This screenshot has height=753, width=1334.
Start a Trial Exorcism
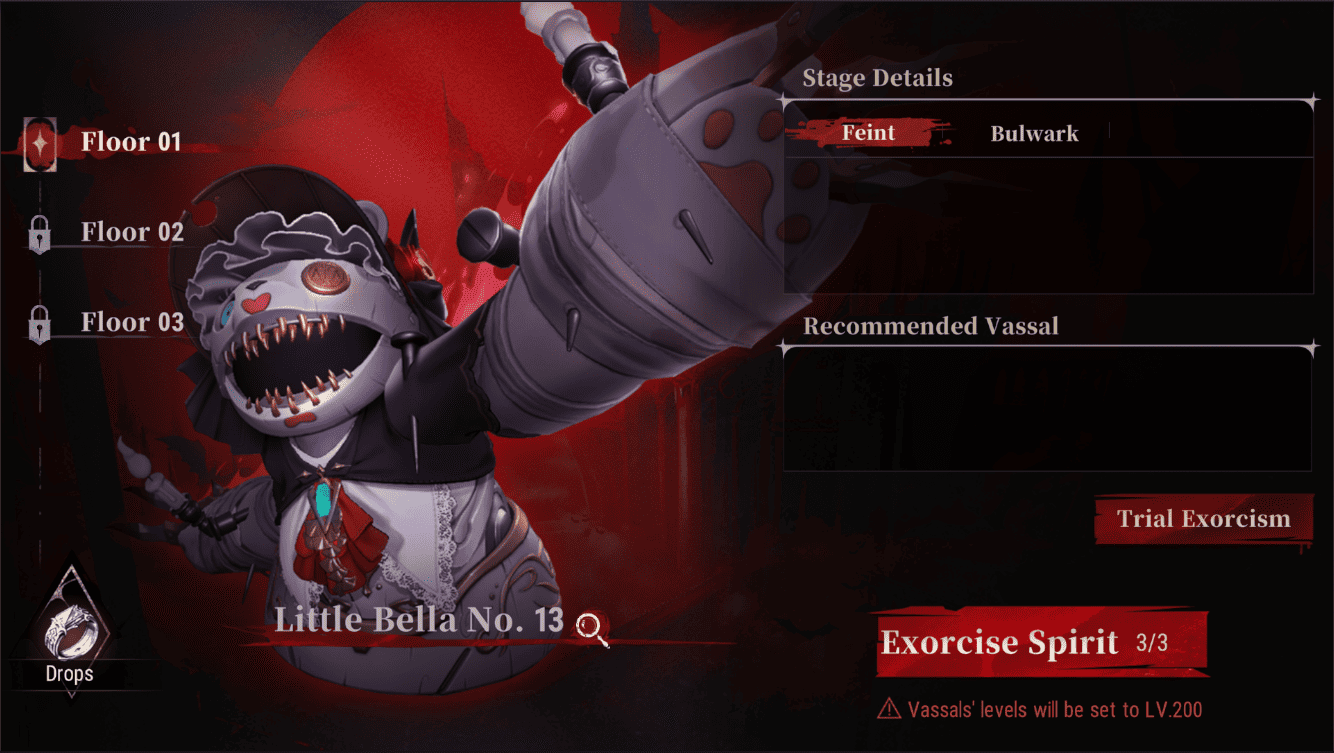[x=1203, y=519]
